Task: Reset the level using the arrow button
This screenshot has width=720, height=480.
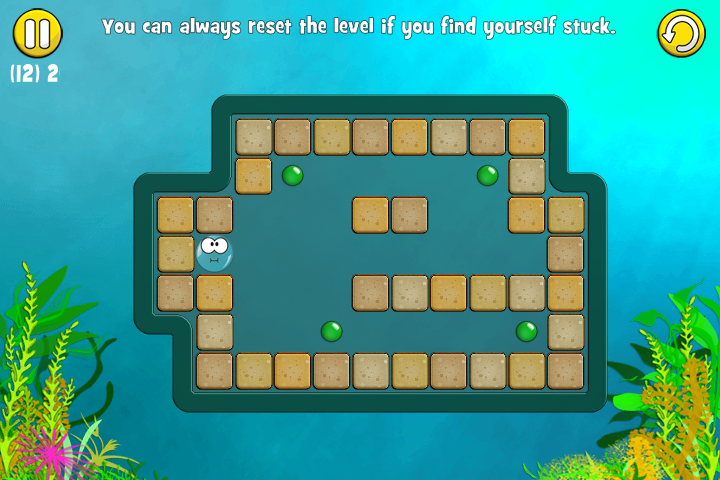Action: coord(681,34)
